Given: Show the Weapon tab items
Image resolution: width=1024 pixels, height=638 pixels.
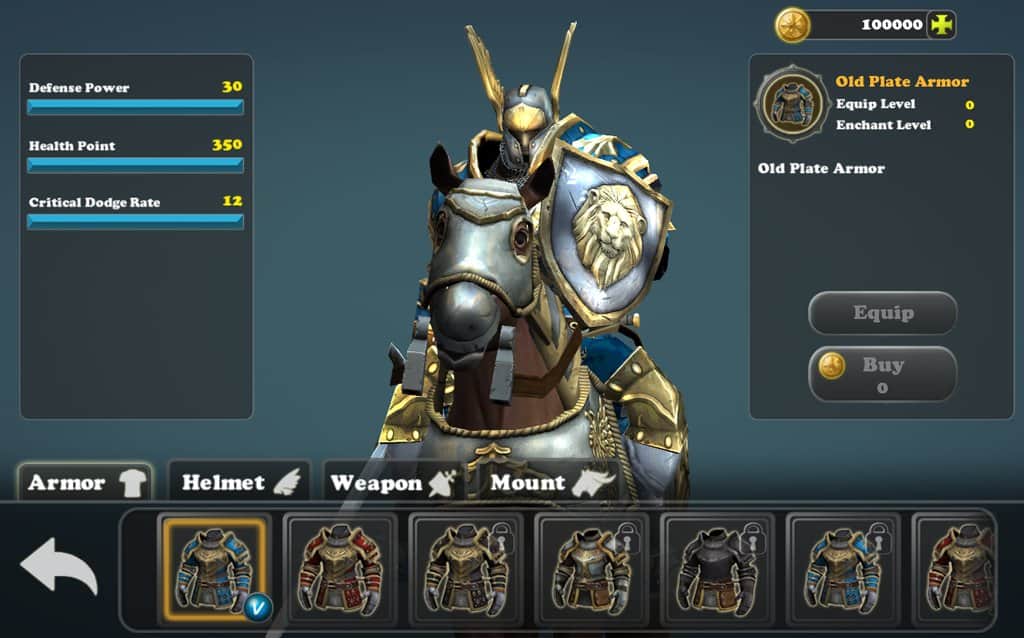Looking at the screenshot, I should [392, 483].
